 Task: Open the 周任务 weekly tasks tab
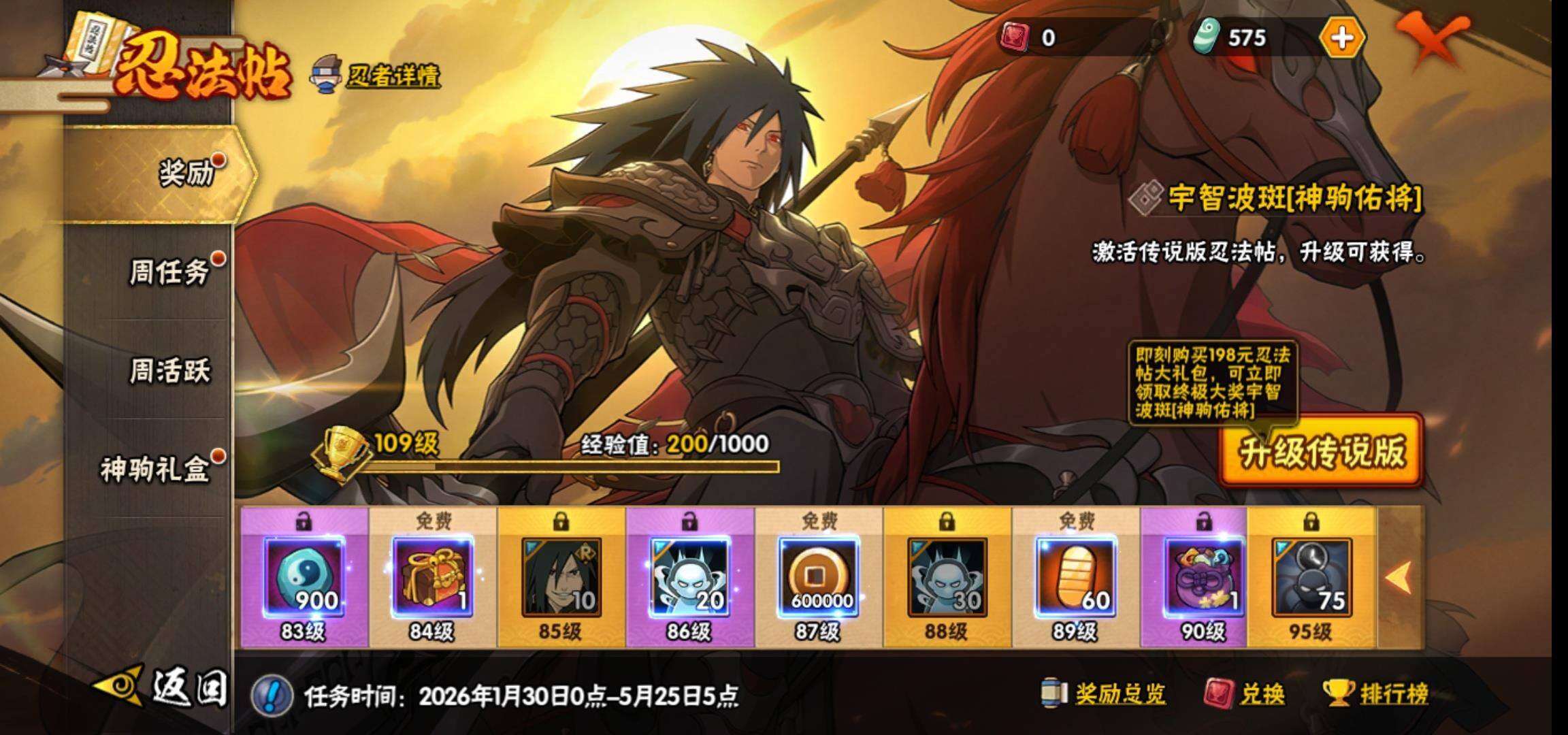point(170,272)
